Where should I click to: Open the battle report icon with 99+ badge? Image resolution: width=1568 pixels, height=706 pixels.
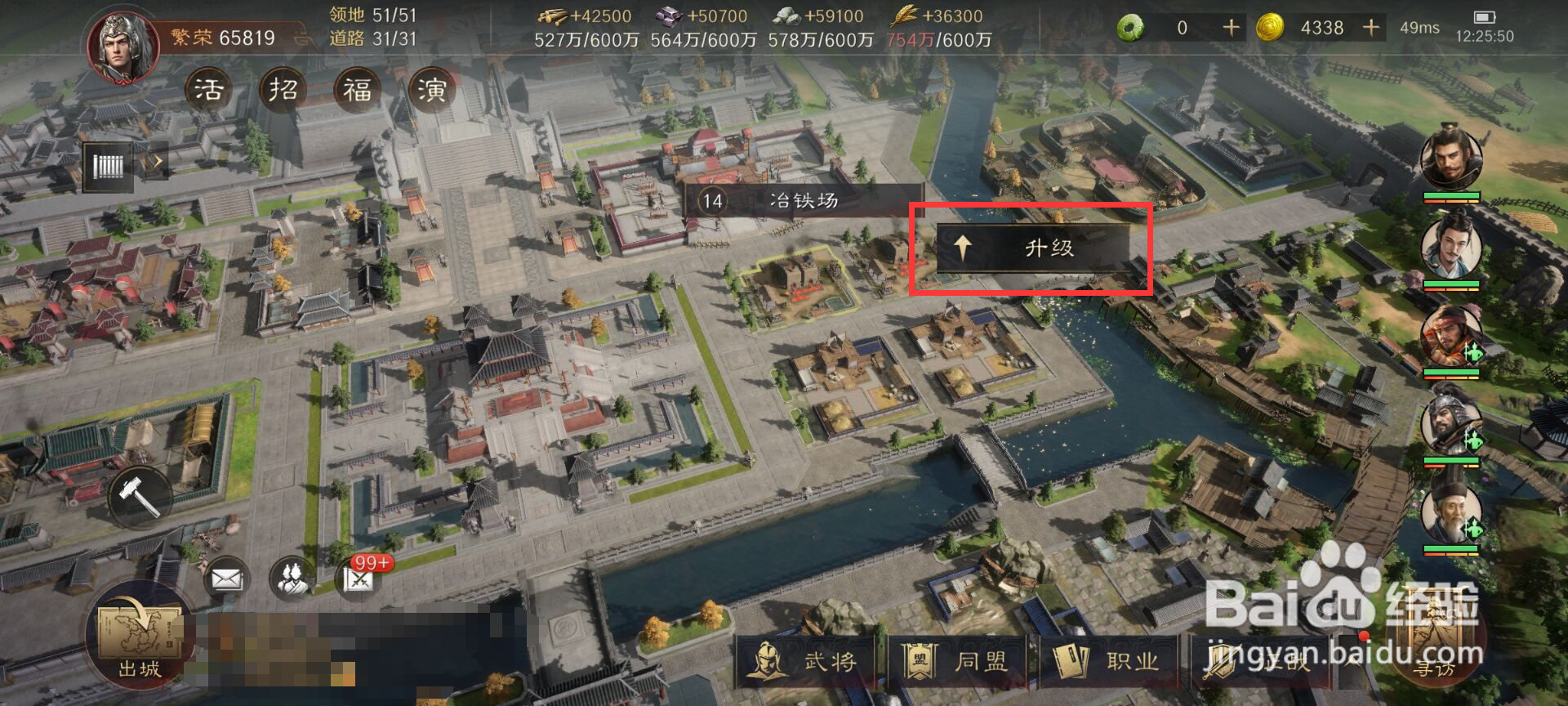359,578
